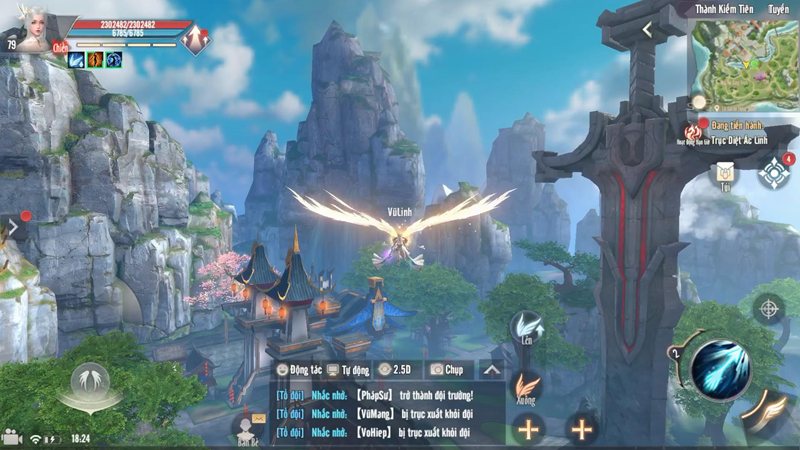The image size is (800, 450).
Task: Expand the left-edge side panel arrow
Action: coord(13,228)
